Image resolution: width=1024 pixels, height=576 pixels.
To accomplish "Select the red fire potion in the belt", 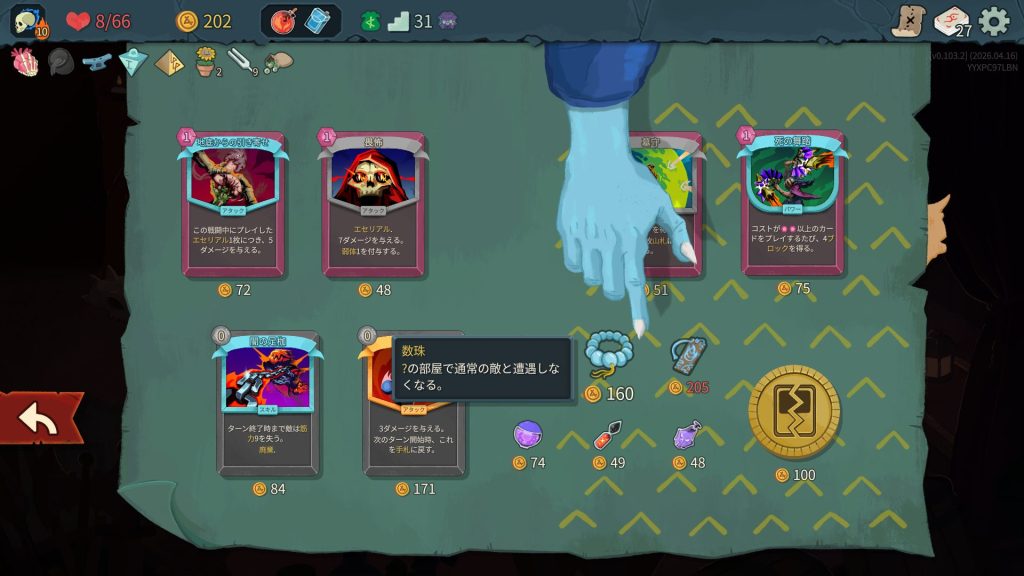I will (284, 21).
